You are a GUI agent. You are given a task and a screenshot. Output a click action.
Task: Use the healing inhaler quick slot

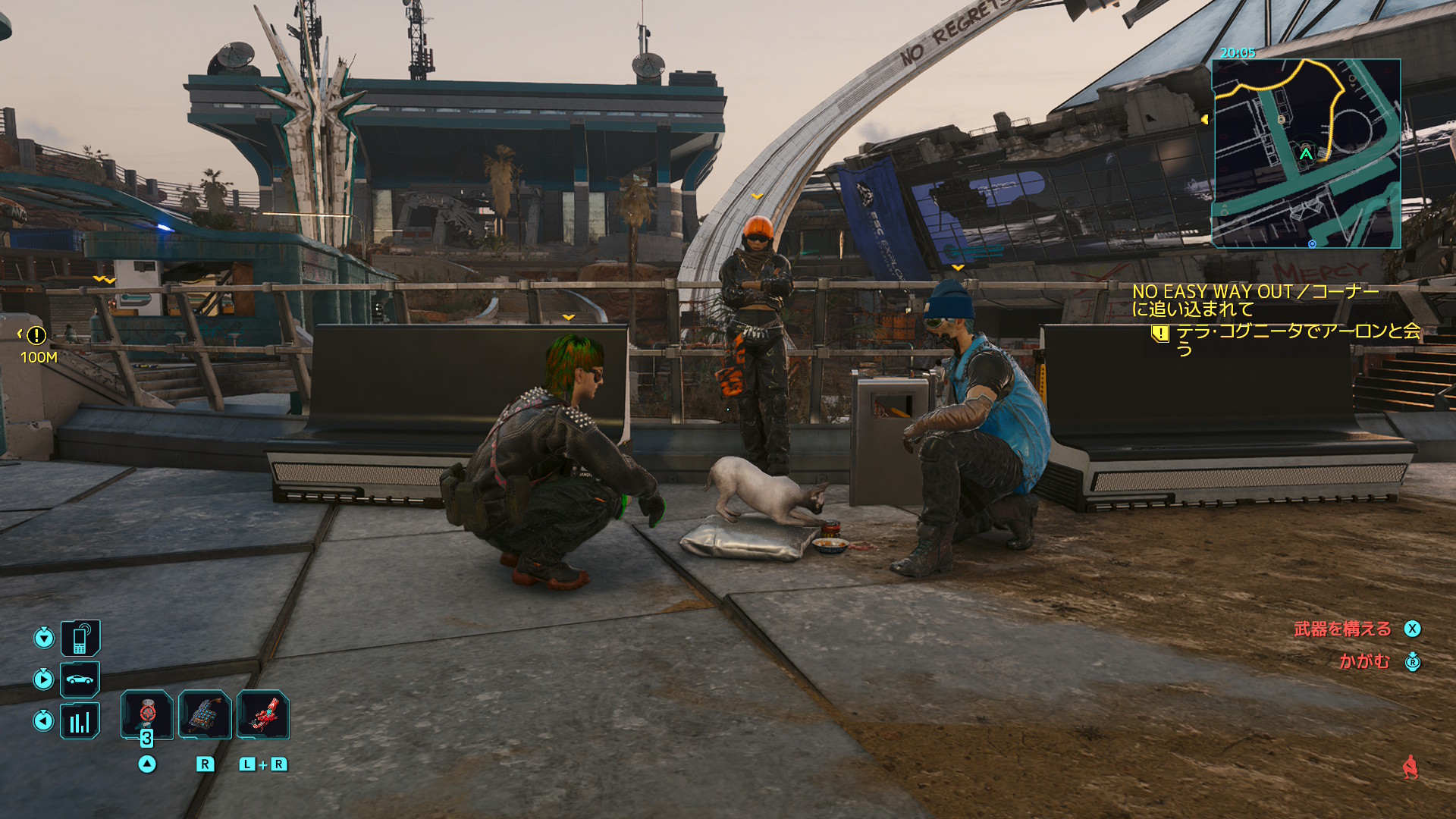[x=147, y=714]
